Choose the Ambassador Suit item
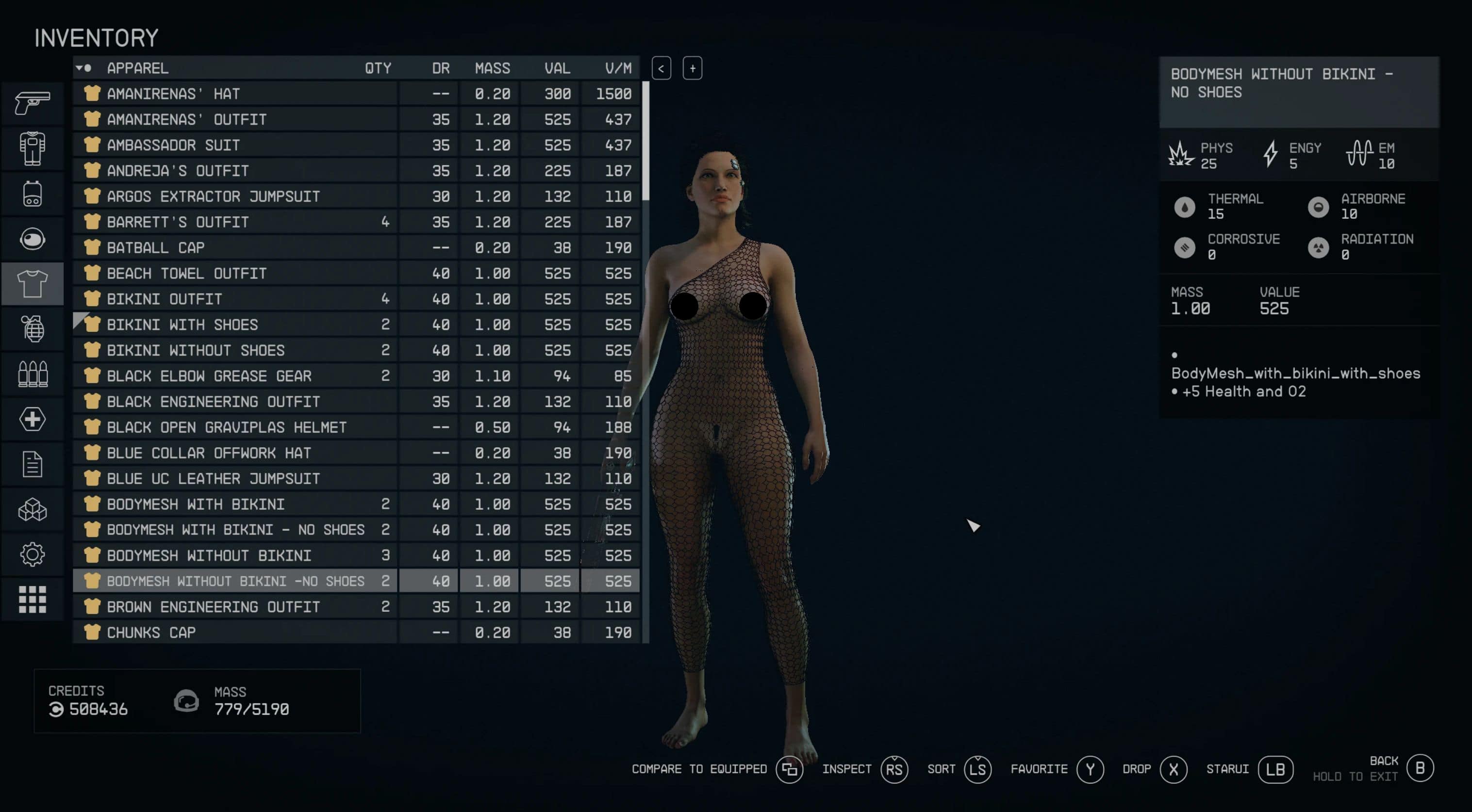Screen dimensions: 1472x812 point(234,145)
